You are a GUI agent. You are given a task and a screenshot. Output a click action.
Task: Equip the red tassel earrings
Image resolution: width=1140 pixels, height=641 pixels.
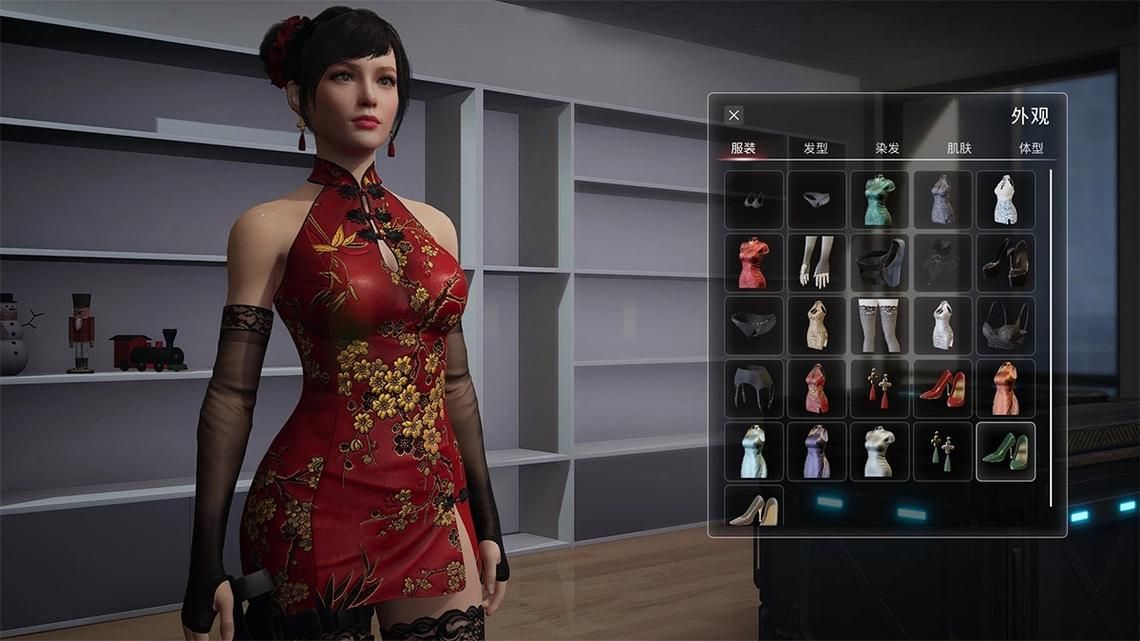click(x=880, y=388)
